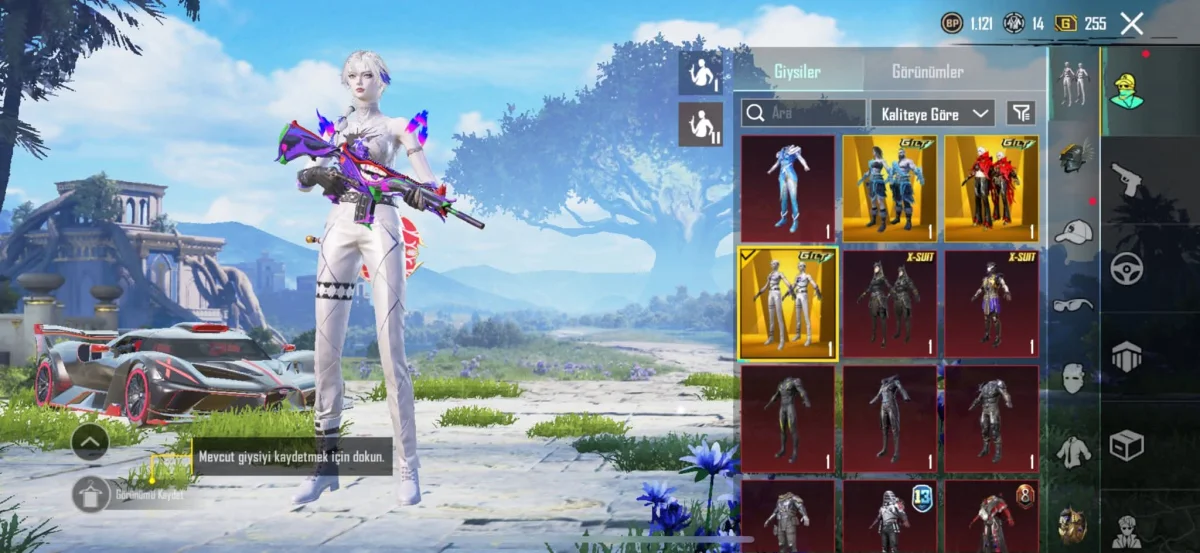Show the sunglasses eyewear category
Viewport: 1200px width, 553px height.
point(1073,304)
